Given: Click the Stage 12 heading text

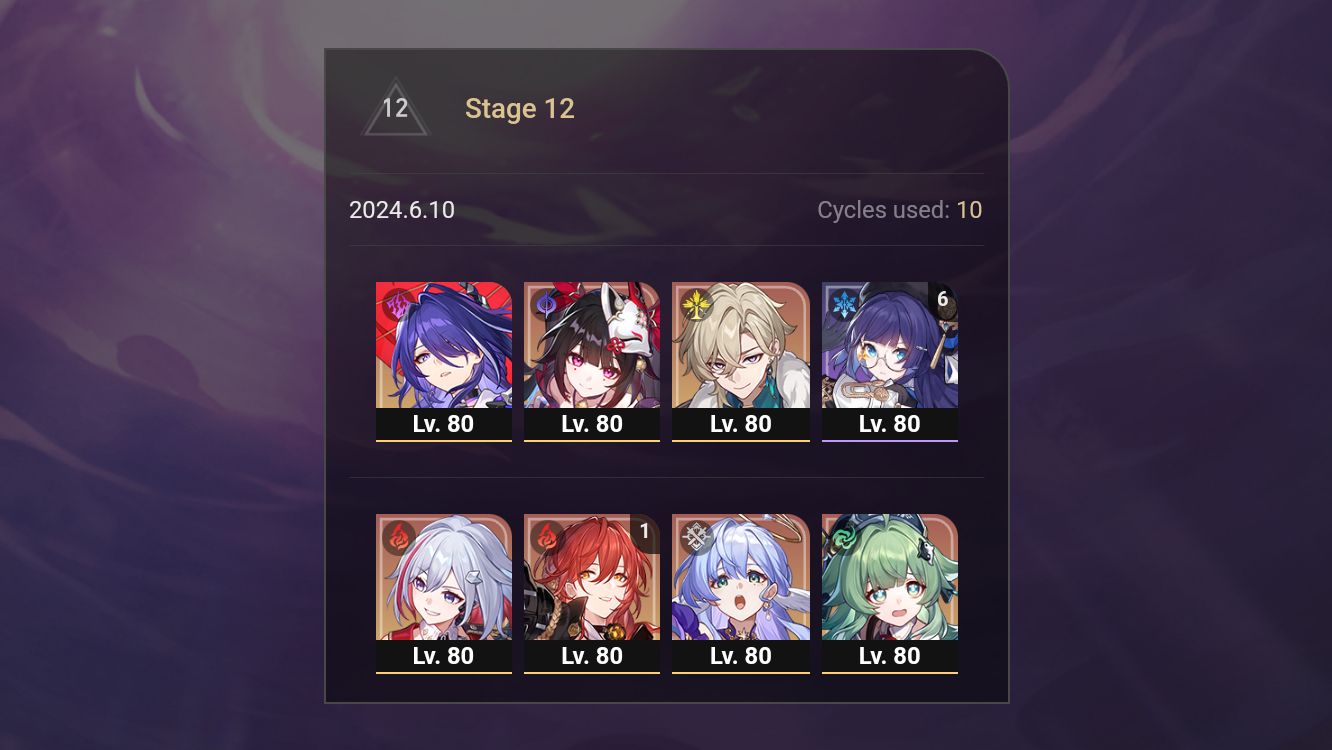Looking at the screenshot, I should 520,108.
